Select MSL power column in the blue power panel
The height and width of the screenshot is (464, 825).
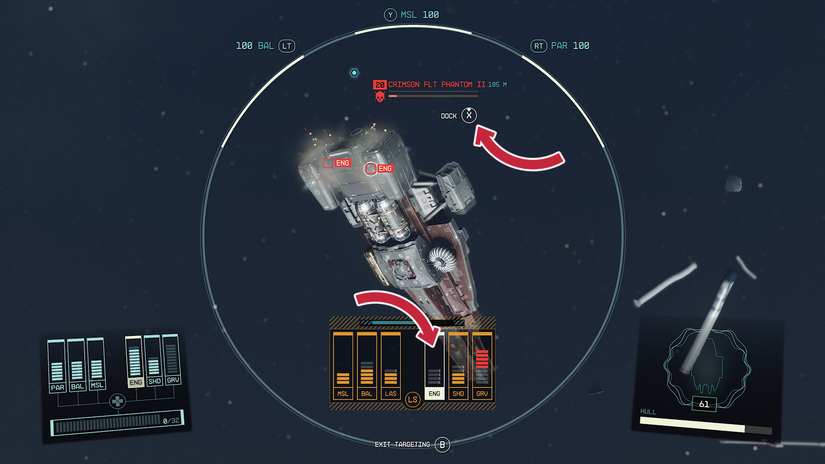(96, 363)
